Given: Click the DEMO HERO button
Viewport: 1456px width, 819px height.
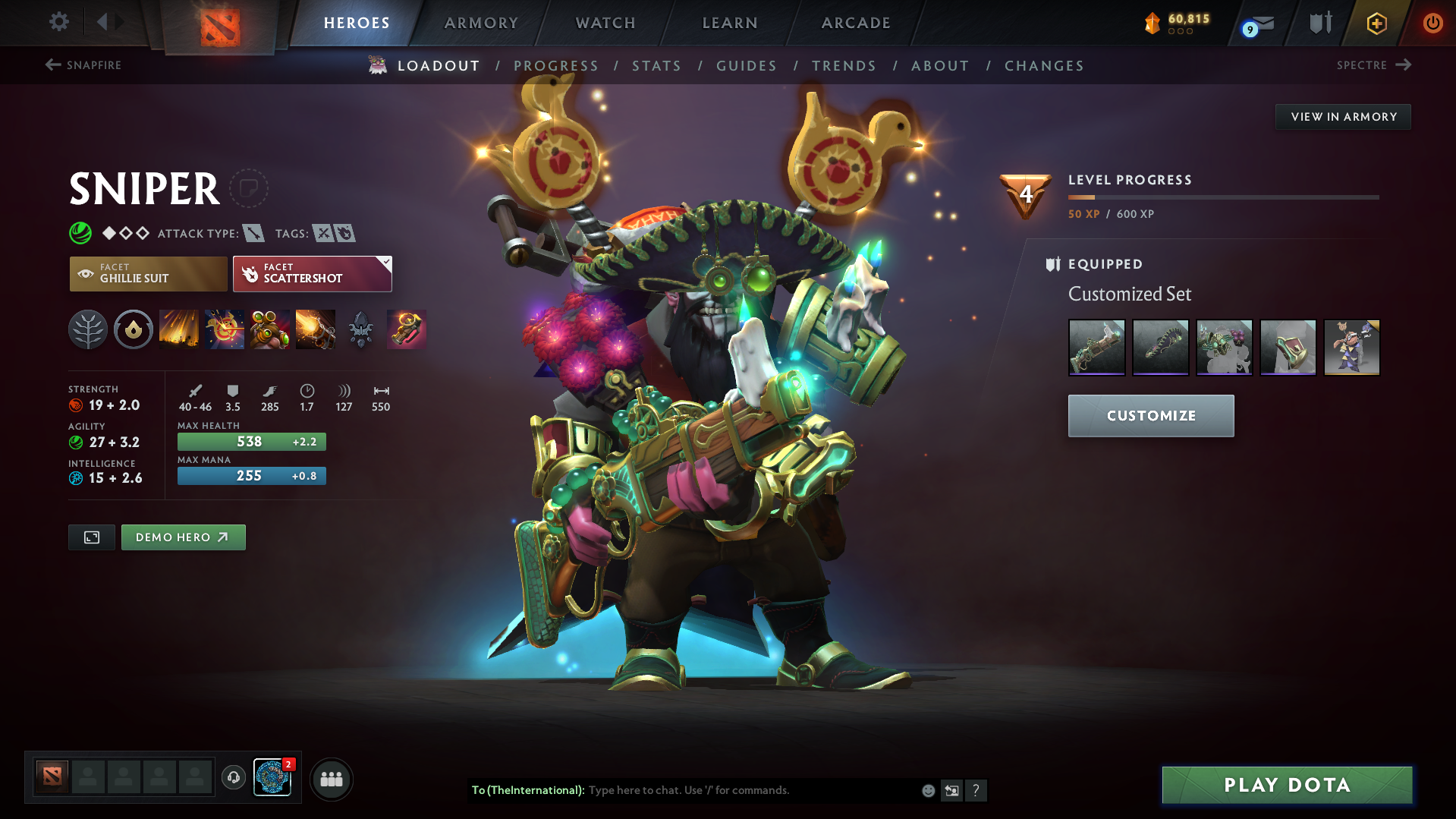Looking at the screenshot, I should tap(183, 537).
